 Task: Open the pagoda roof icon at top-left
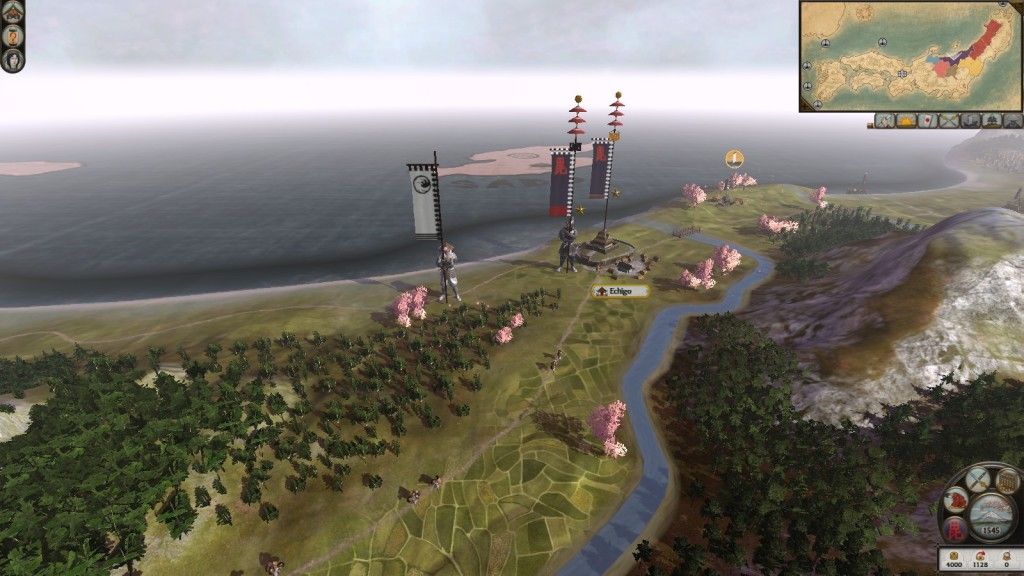pos(13,11)
